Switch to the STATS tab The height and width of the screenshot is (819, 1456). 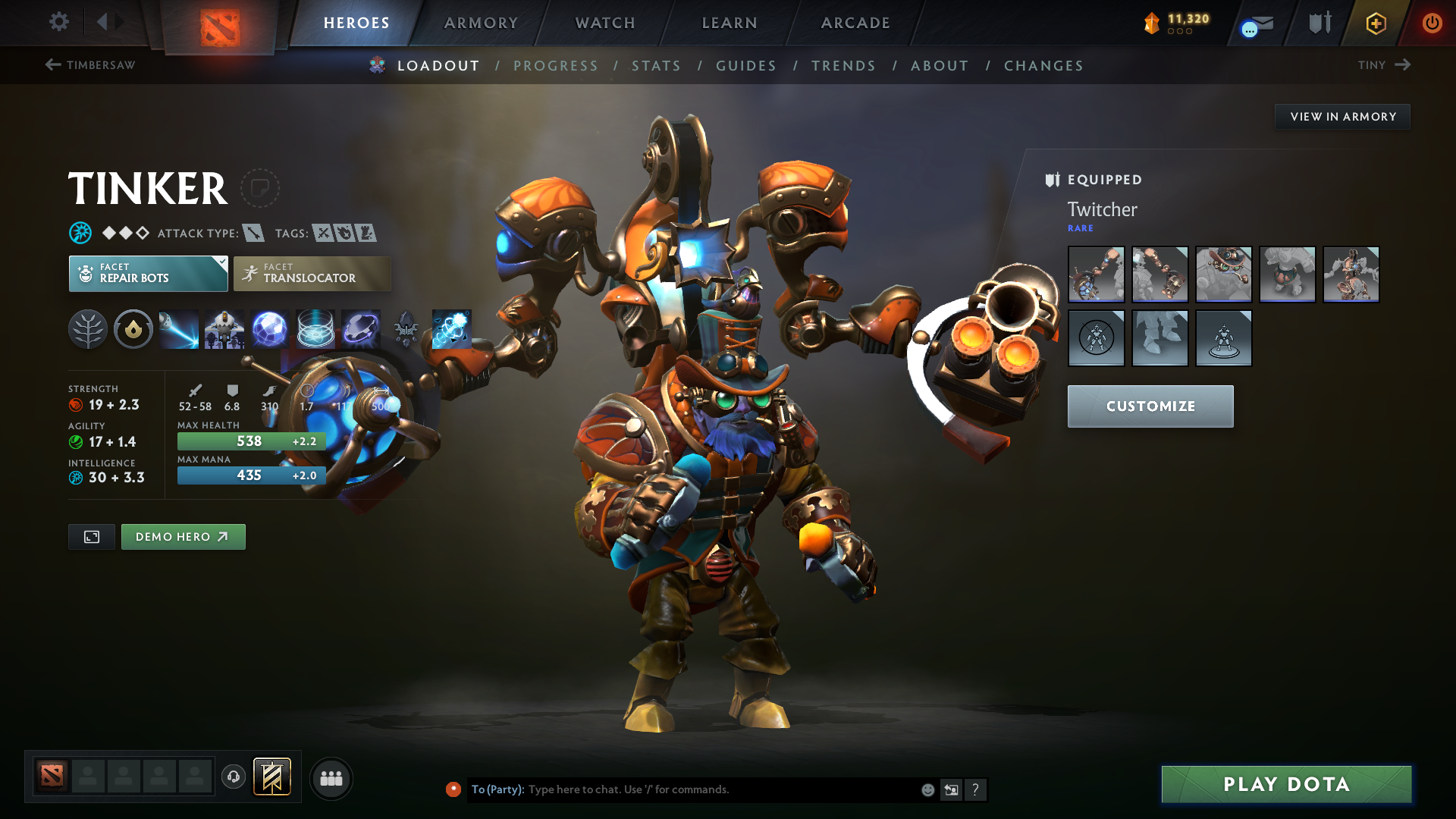[656, 66]
